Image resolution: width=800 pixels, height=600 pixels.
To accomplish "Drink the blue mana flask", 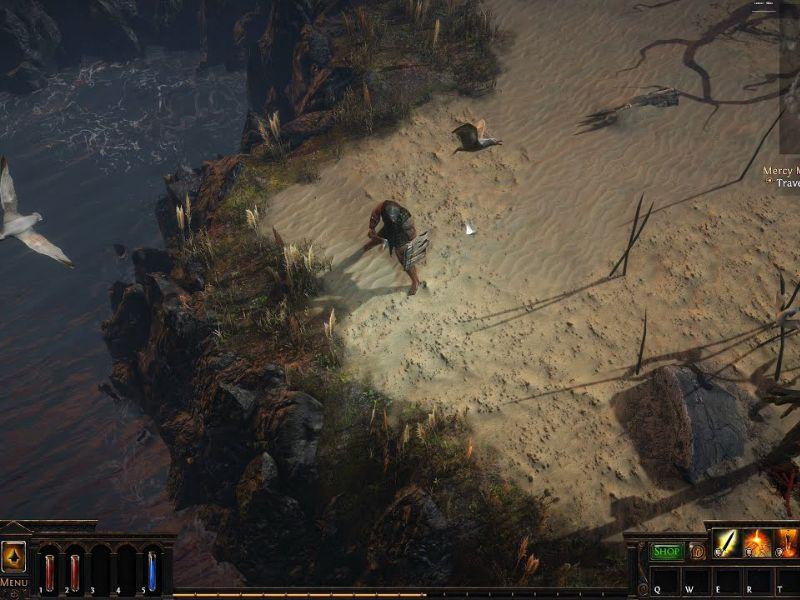I will tap(152, 571).
